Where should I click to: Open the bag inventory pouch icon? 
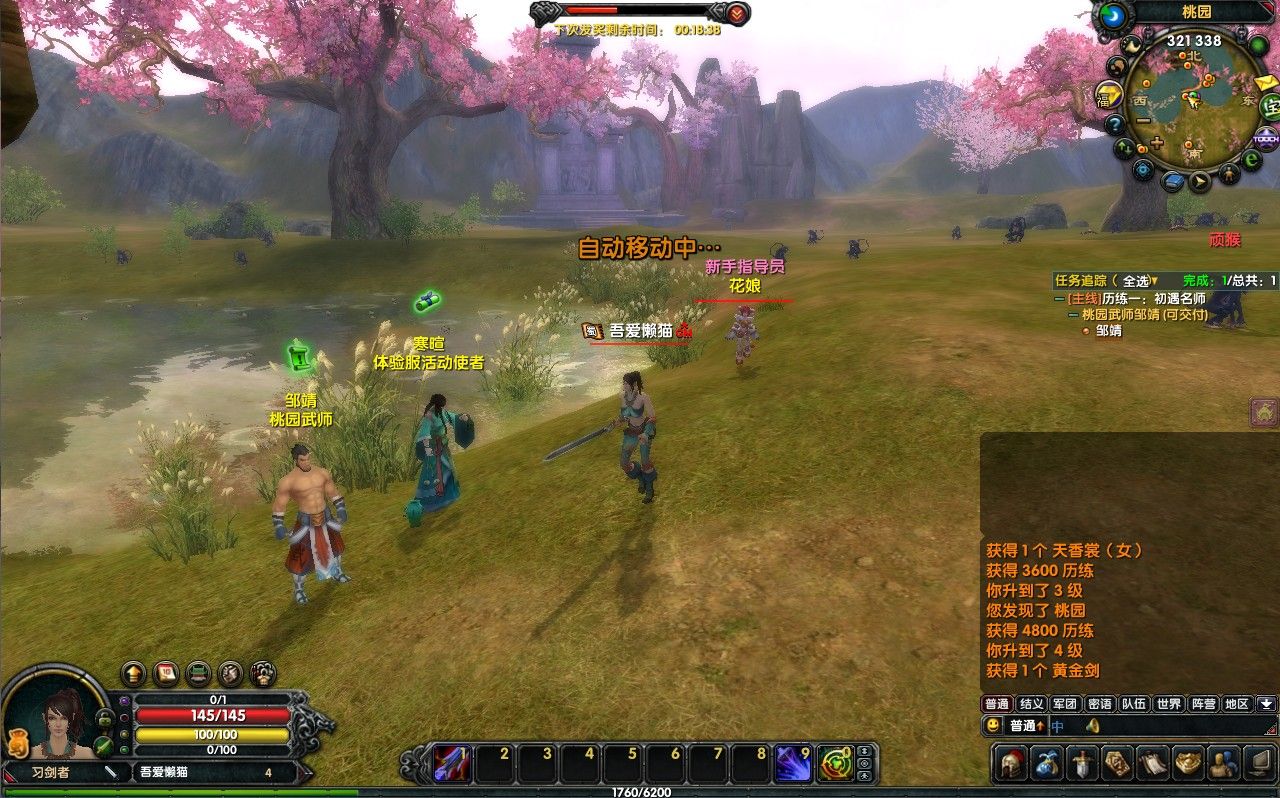point(1047,764)
